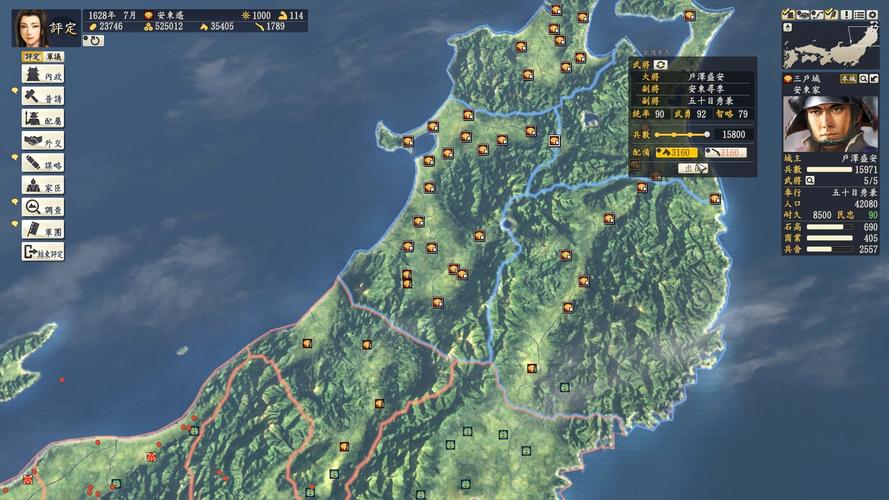Screen dimensions: 889x500
Task: Switch to the 軍議 tab
Action: coord(54,58)
